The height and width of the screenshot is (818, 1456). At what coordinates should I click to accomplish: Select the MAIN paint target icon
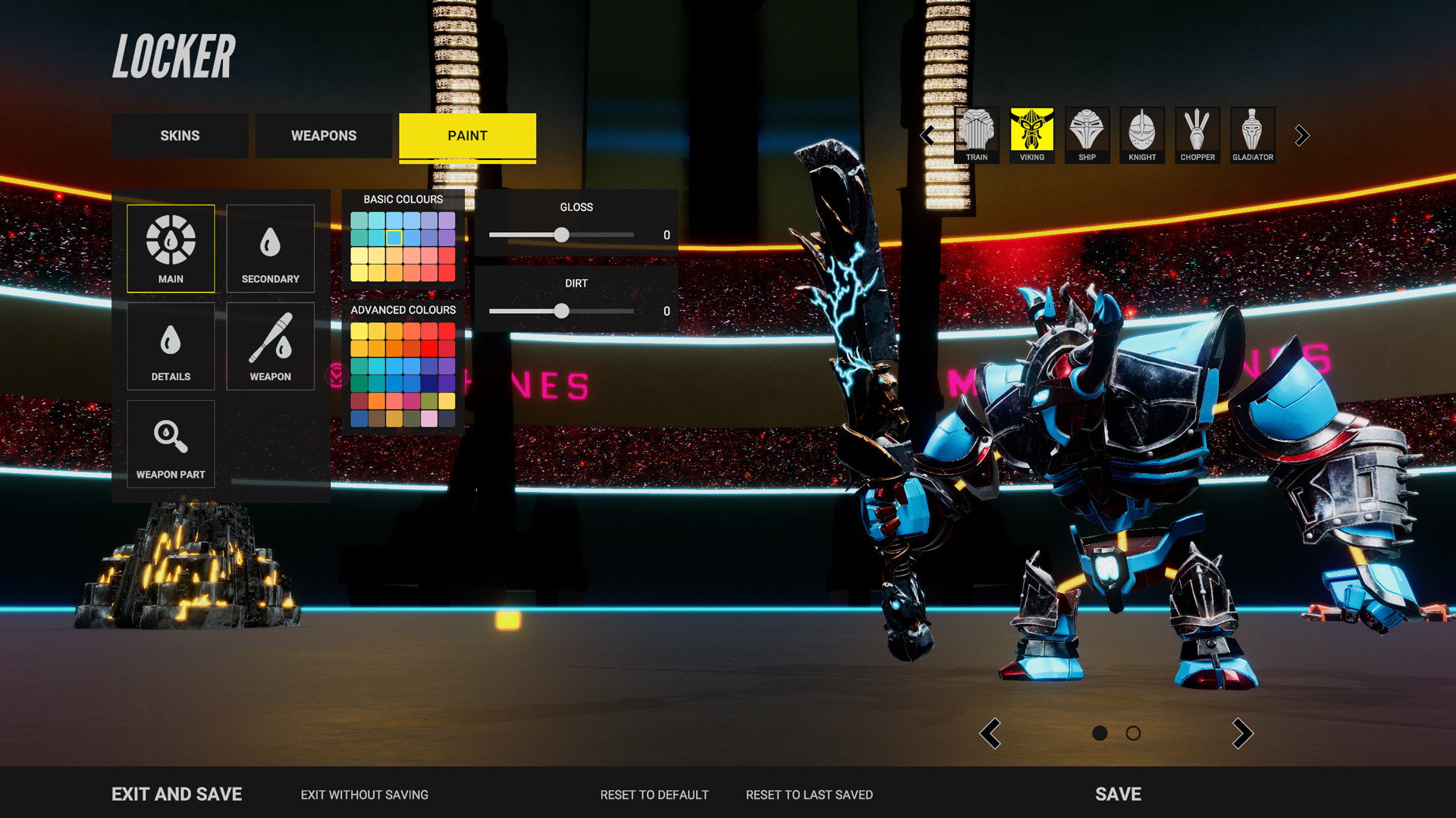click(x=170, y=247)
